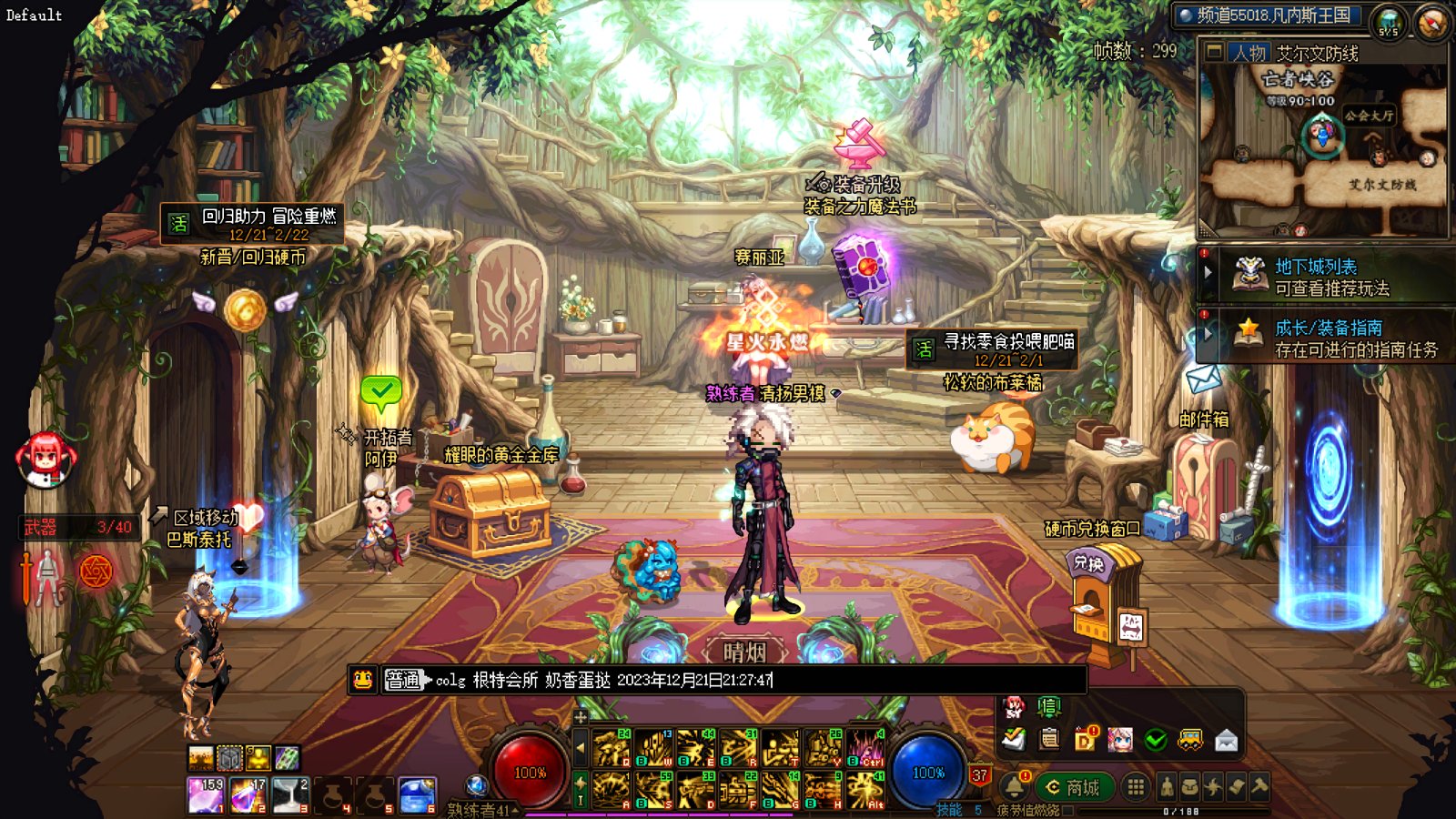The image size is (1456, 819).
Task: Use the blue item in slot 6
Action: pos(418,794)
